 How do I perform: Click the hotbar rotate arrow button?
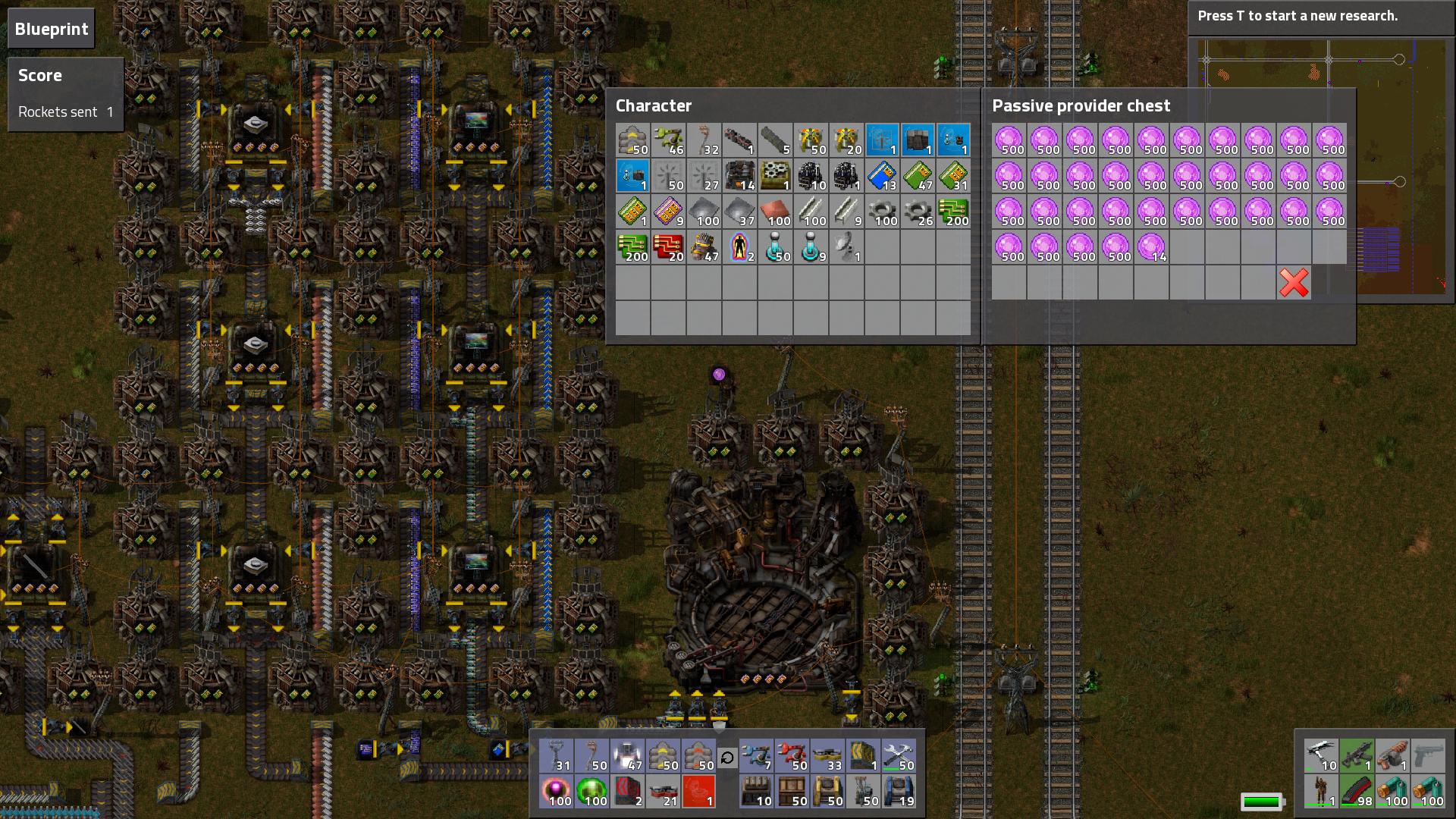726,757
